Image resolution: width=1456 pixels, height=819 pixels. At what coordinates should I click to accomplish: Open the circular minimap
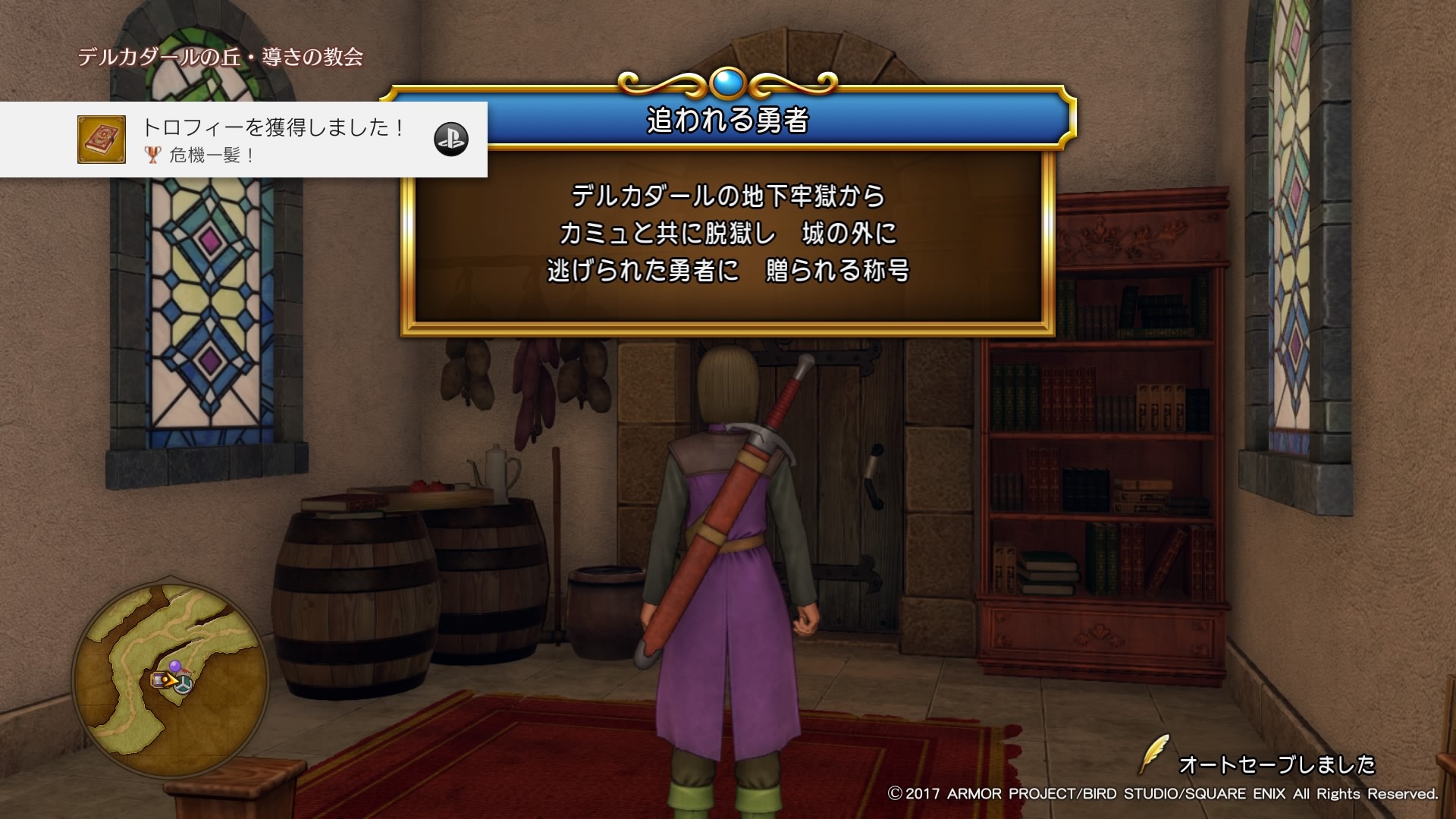coord(171,679)
